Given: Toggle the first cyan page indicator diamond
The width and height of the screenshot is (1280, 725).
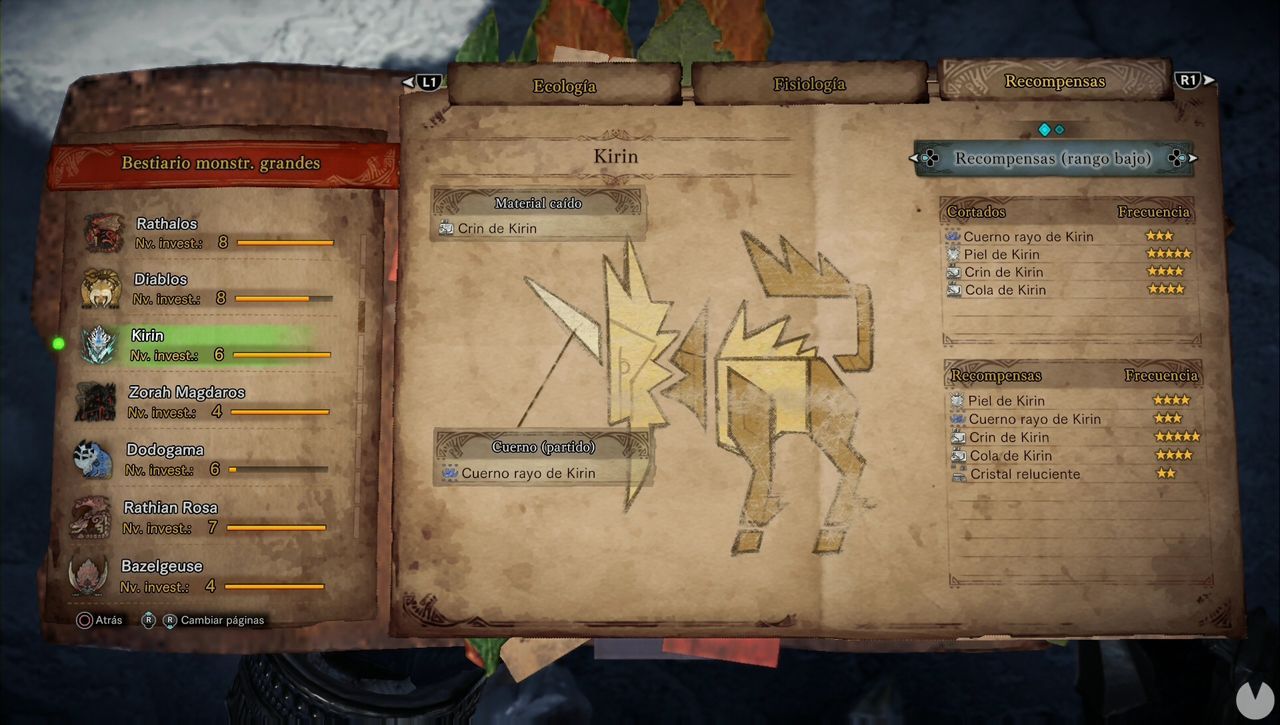Looking at the screenshot, I should [x=1045, y=129].
